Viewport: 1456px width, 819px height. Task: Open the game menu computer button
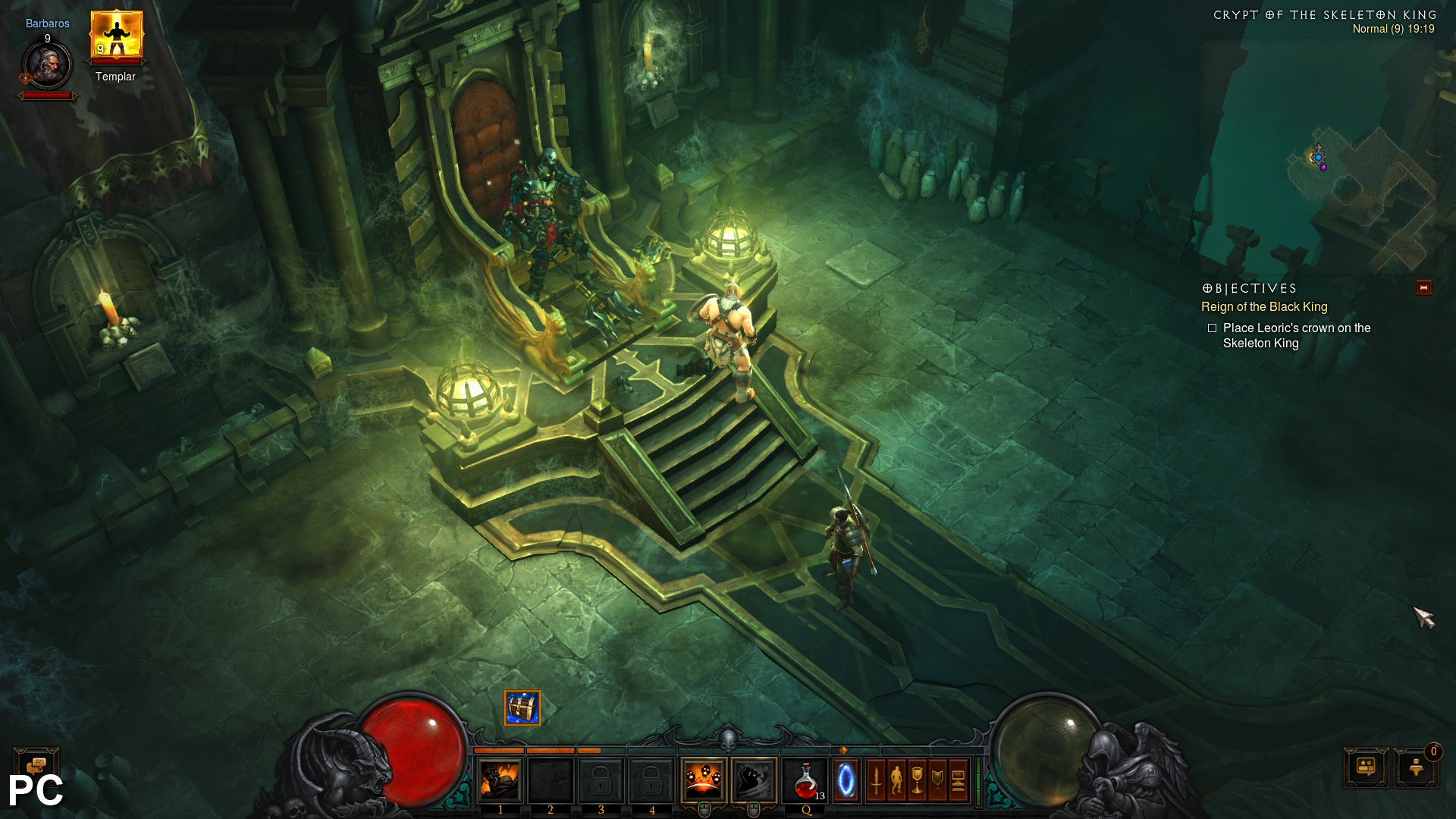958,780
